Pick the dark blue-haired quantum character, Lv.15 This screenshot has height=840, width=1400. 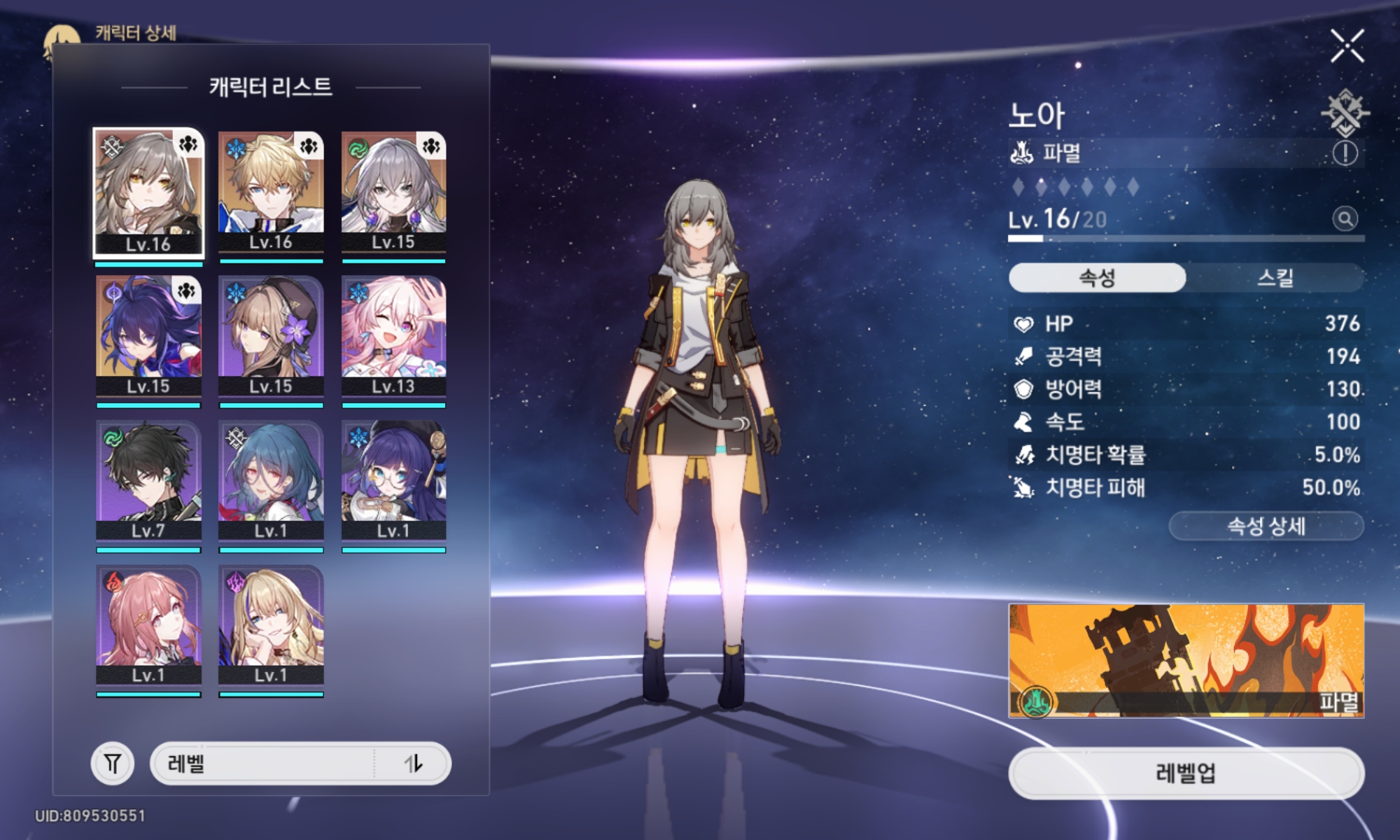coord(148,337)
